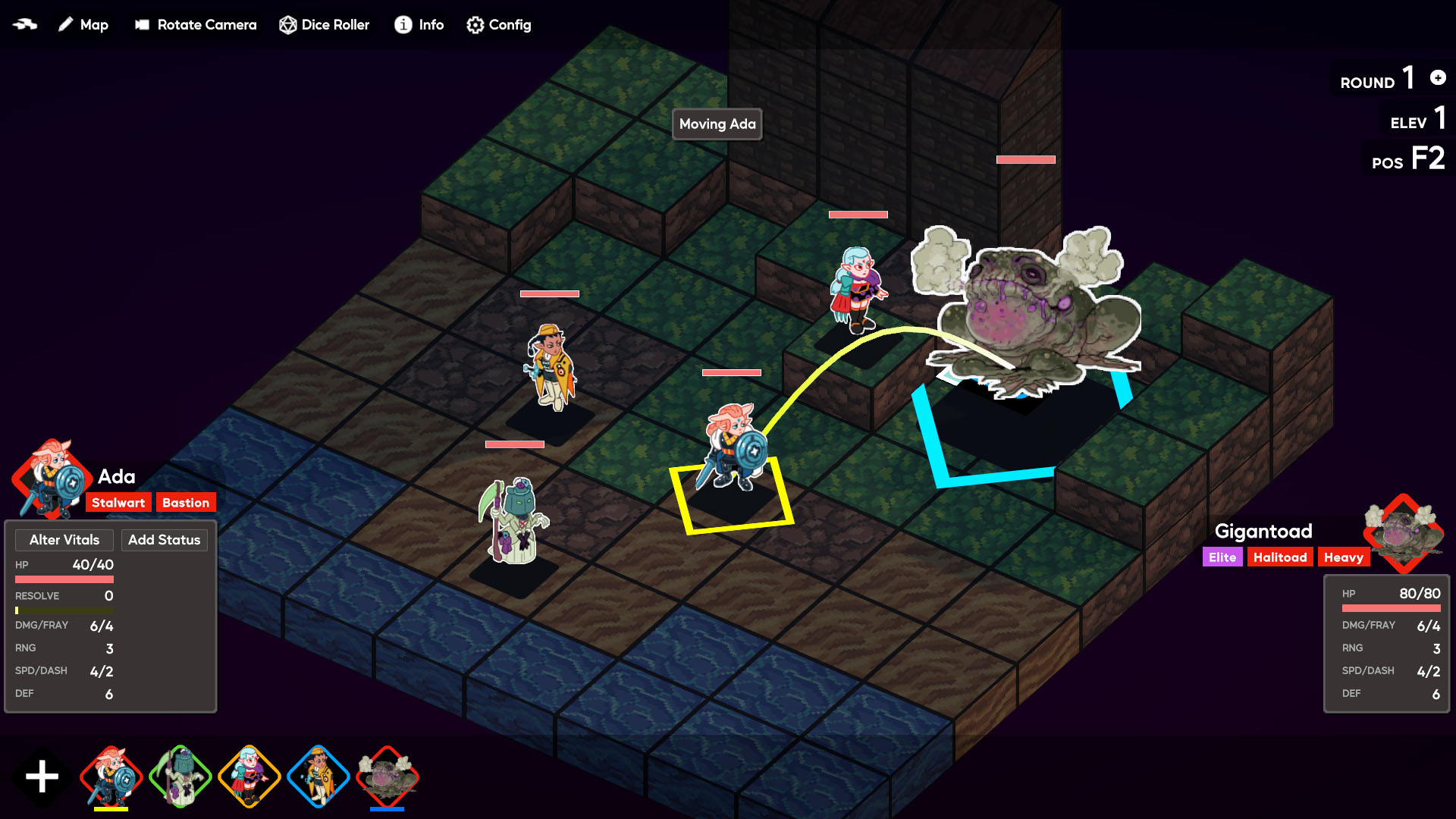This screenshot has height=819, width=1456.
Task: Click the logo icon in top-left corner
Action: [25, 24]
